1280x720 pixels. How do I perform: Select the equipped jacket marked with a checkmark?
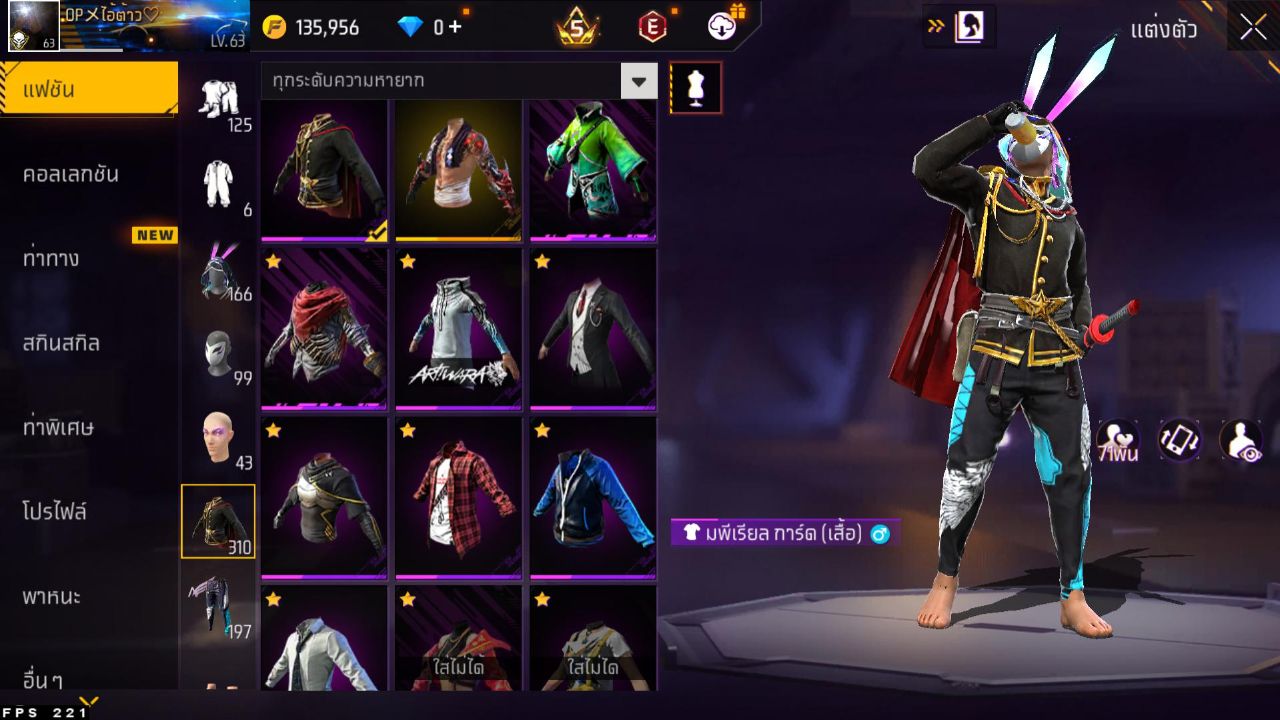323,170
